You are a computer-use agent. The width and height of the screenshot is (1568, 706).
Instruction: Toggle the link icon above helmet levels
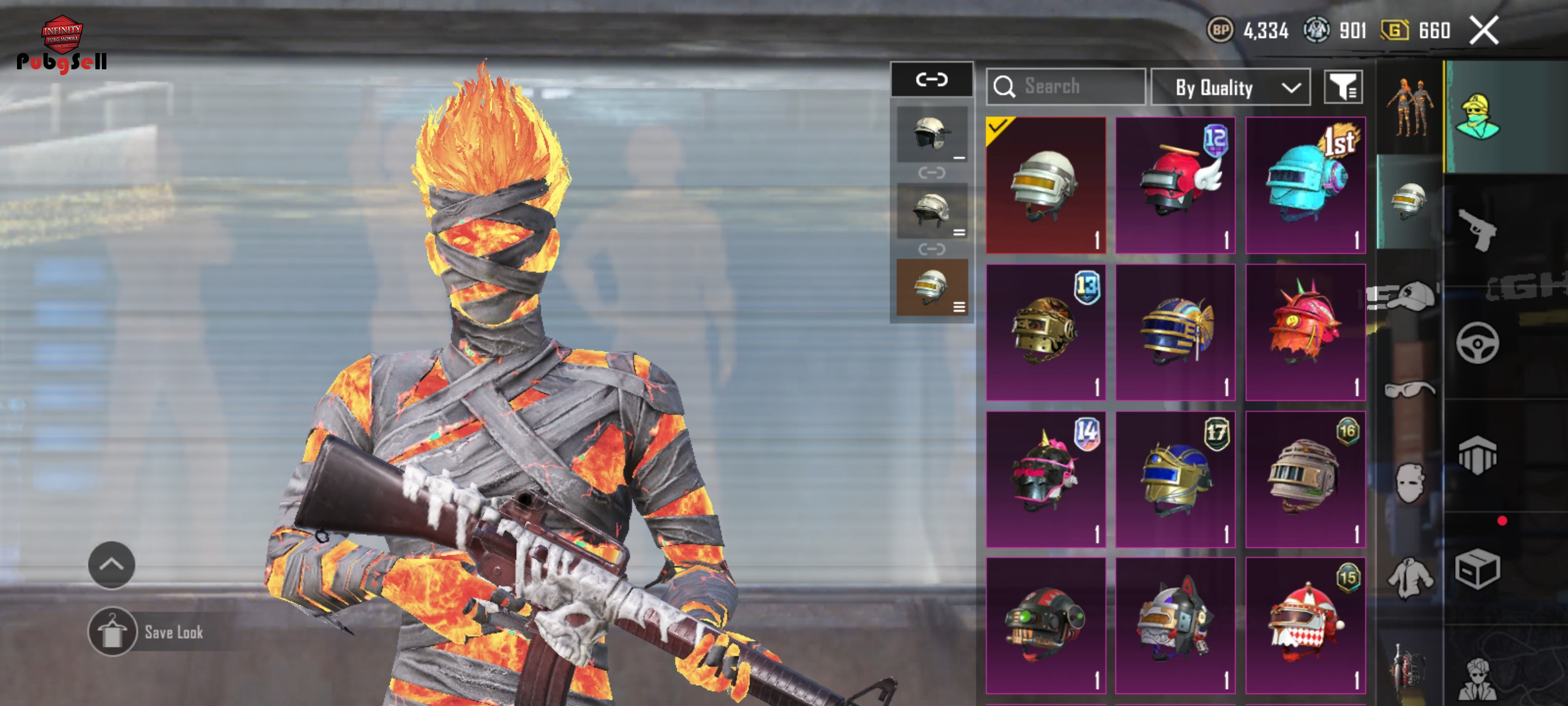coord(932,80)
